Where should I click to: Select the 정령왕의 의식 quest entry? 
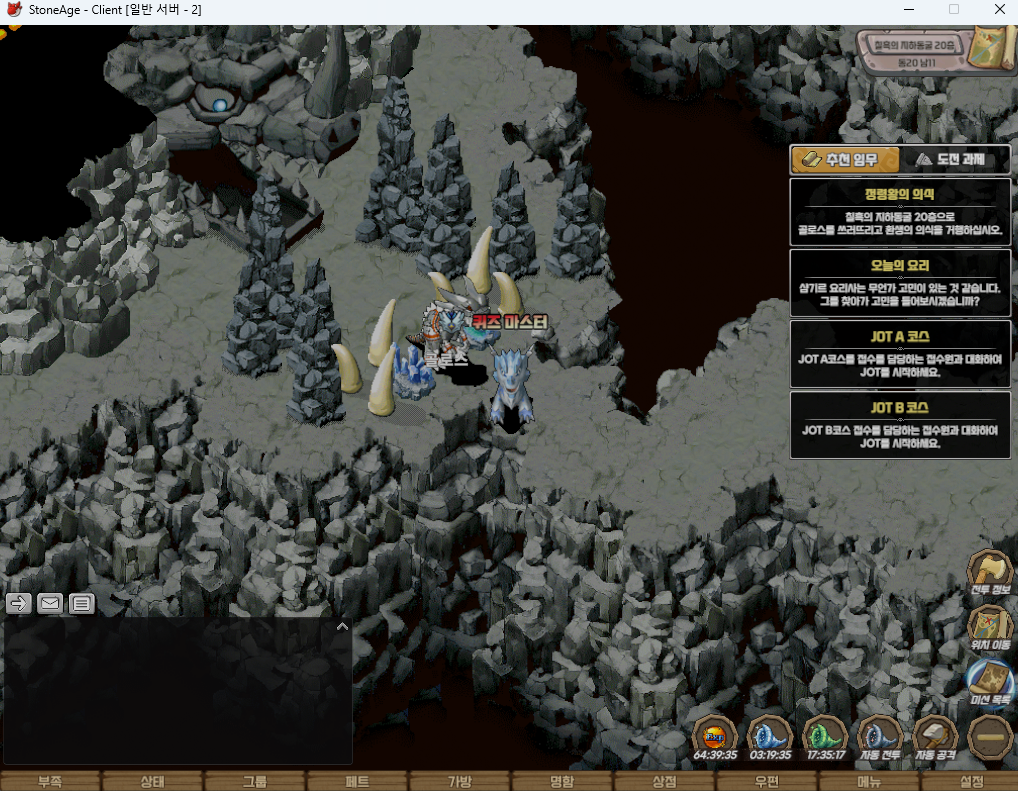(899, 211)
